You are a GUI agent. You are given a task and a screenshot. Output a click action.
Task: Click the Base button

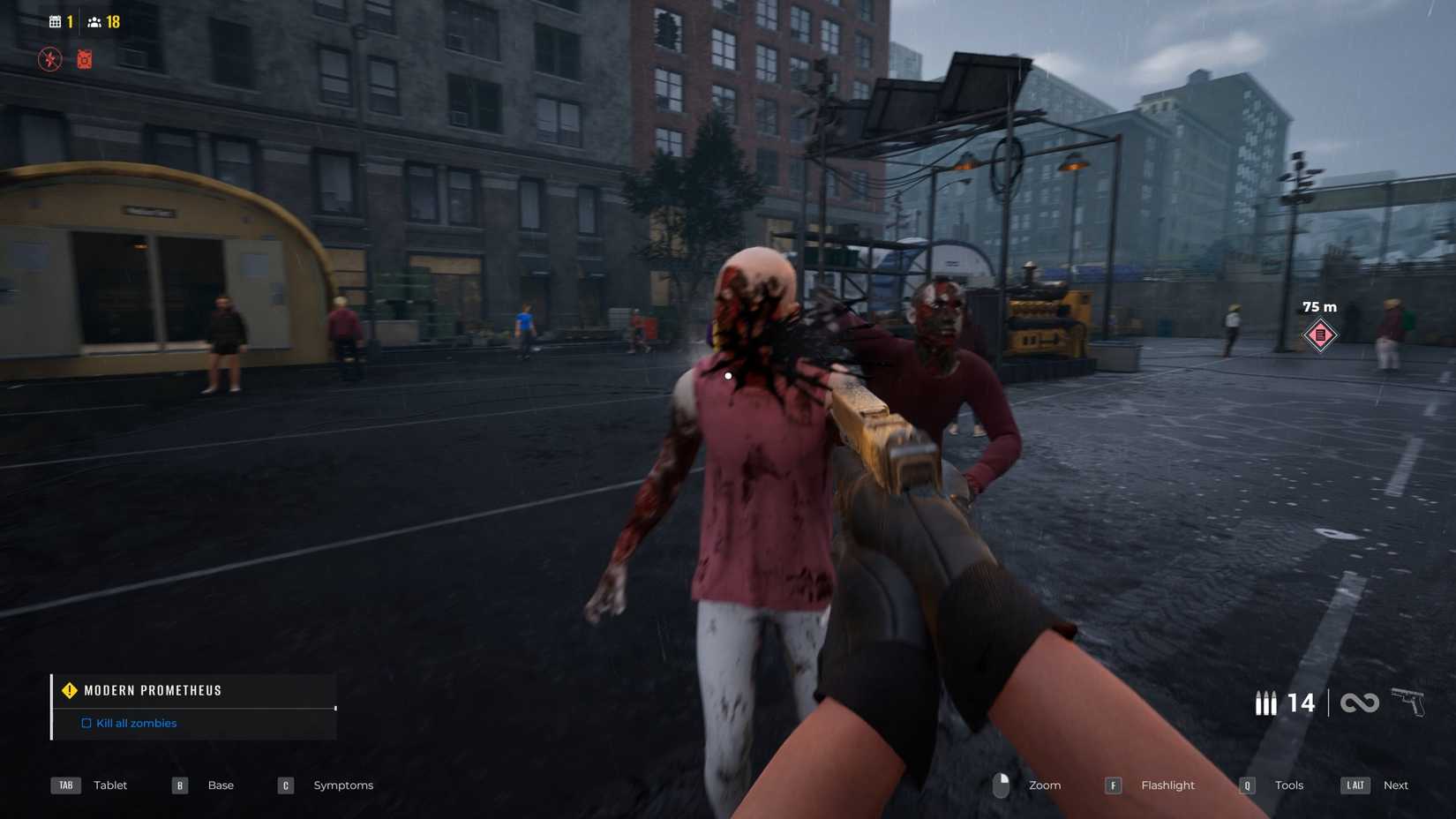point(220,785)
